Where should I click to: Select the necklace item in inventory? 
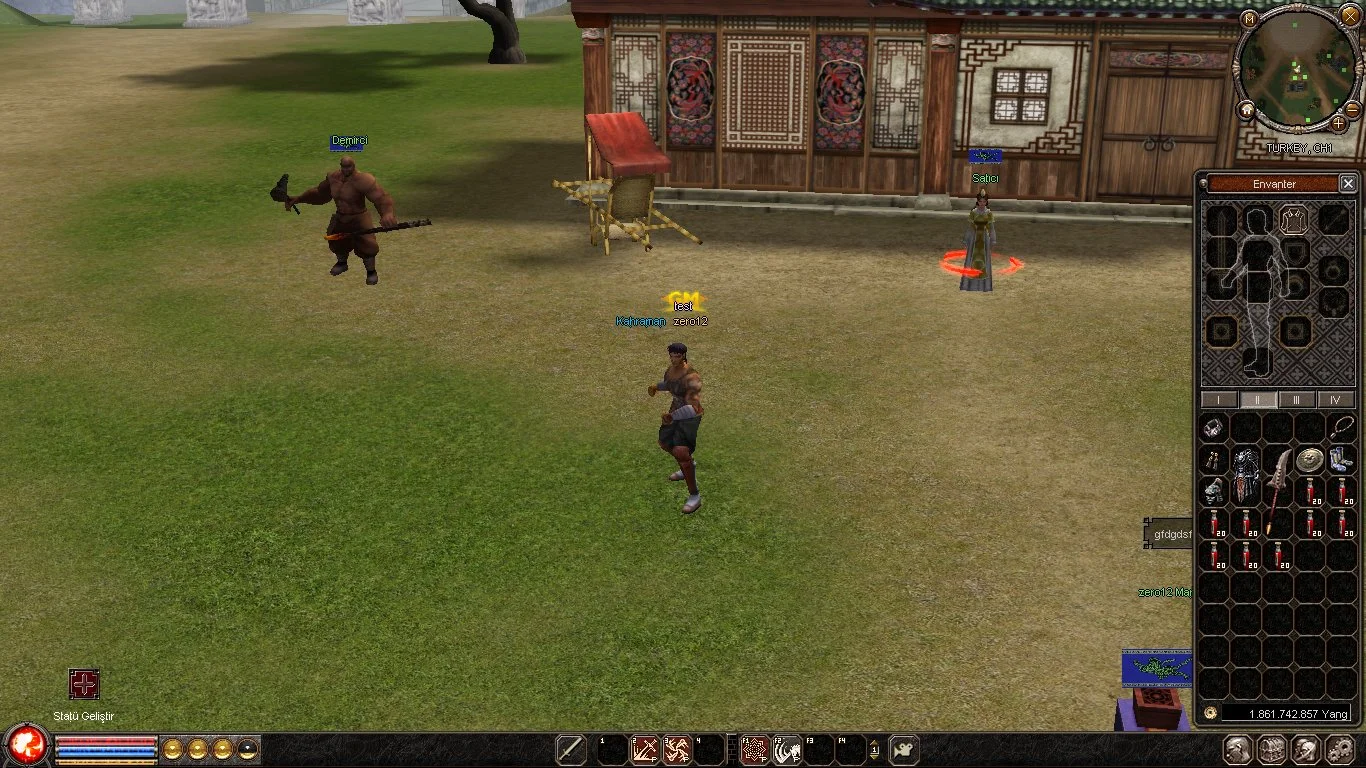1341,428
